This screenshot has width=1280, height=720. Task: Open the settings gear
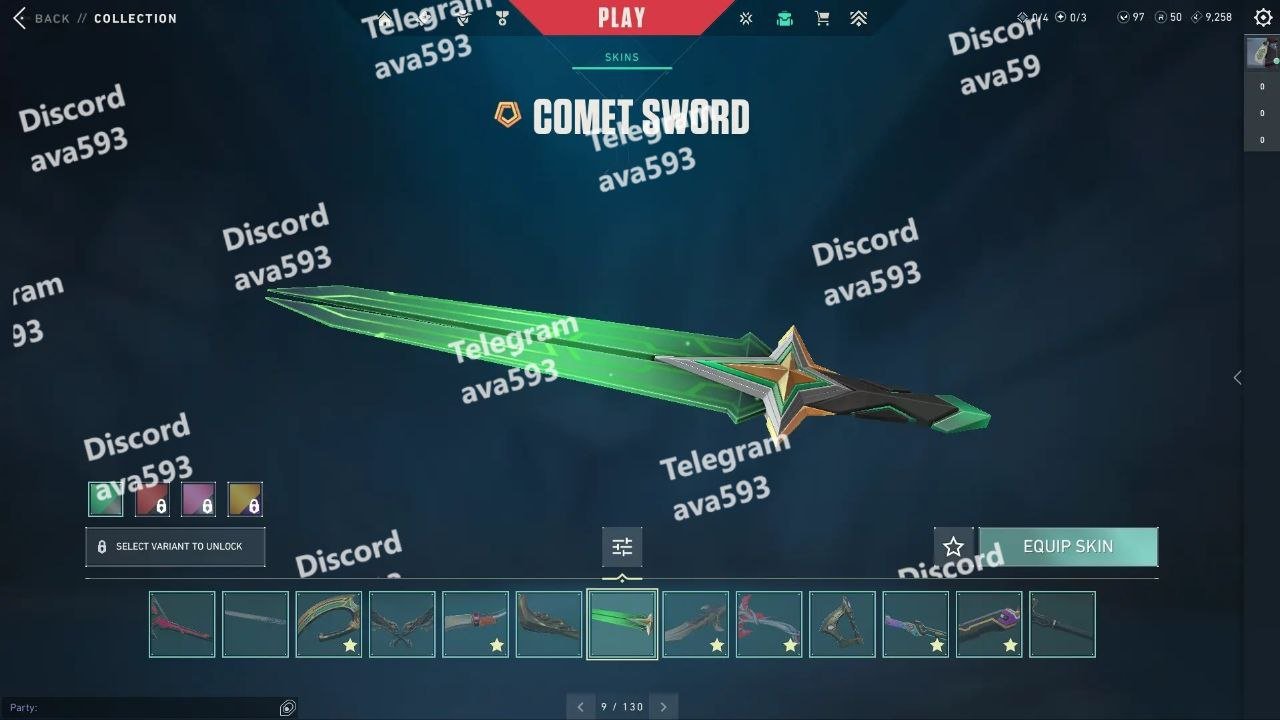pos(1263,17)
